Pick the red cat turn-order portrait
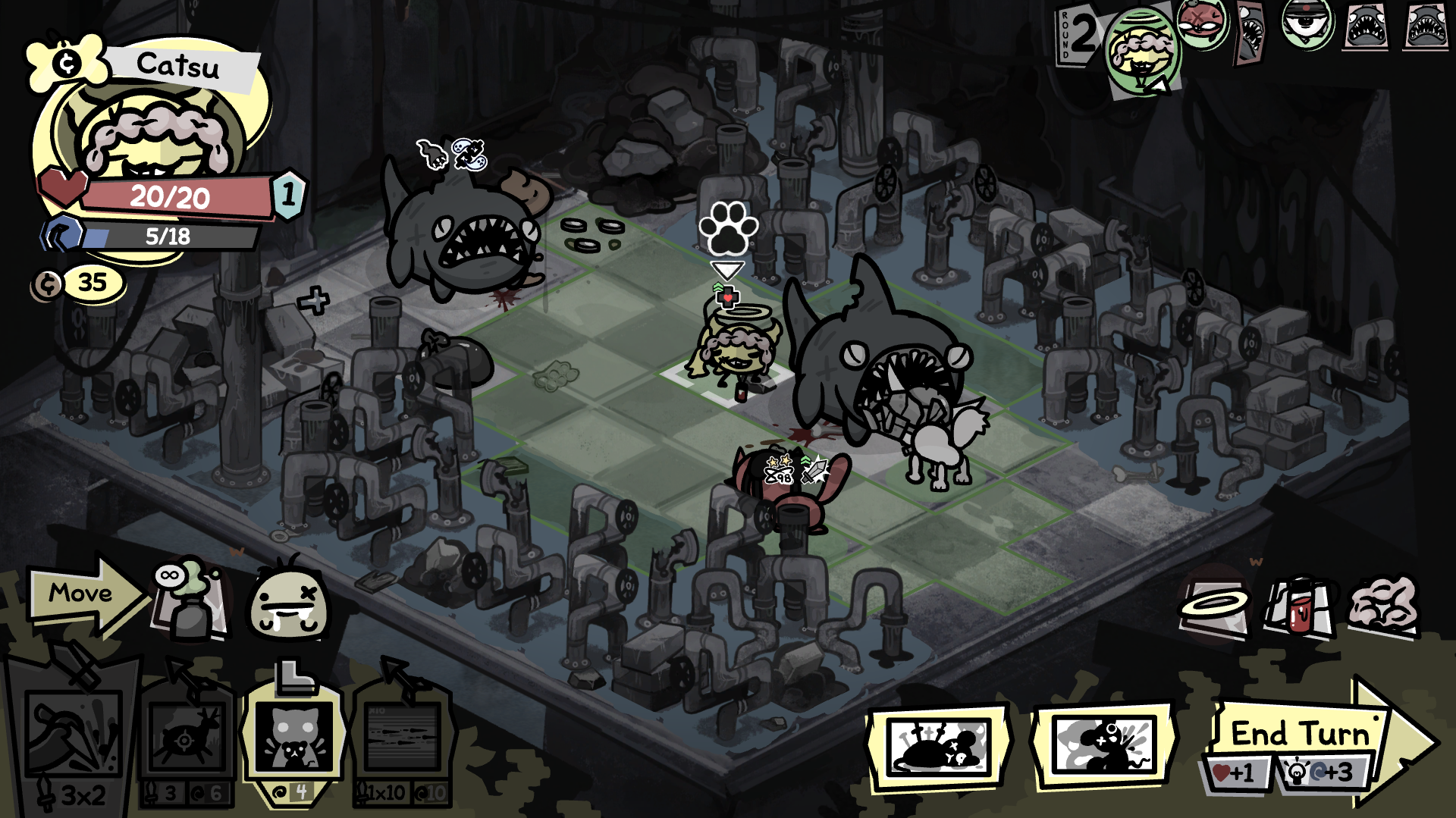This screenshot has width=1456, height=818. (1203, 24)
